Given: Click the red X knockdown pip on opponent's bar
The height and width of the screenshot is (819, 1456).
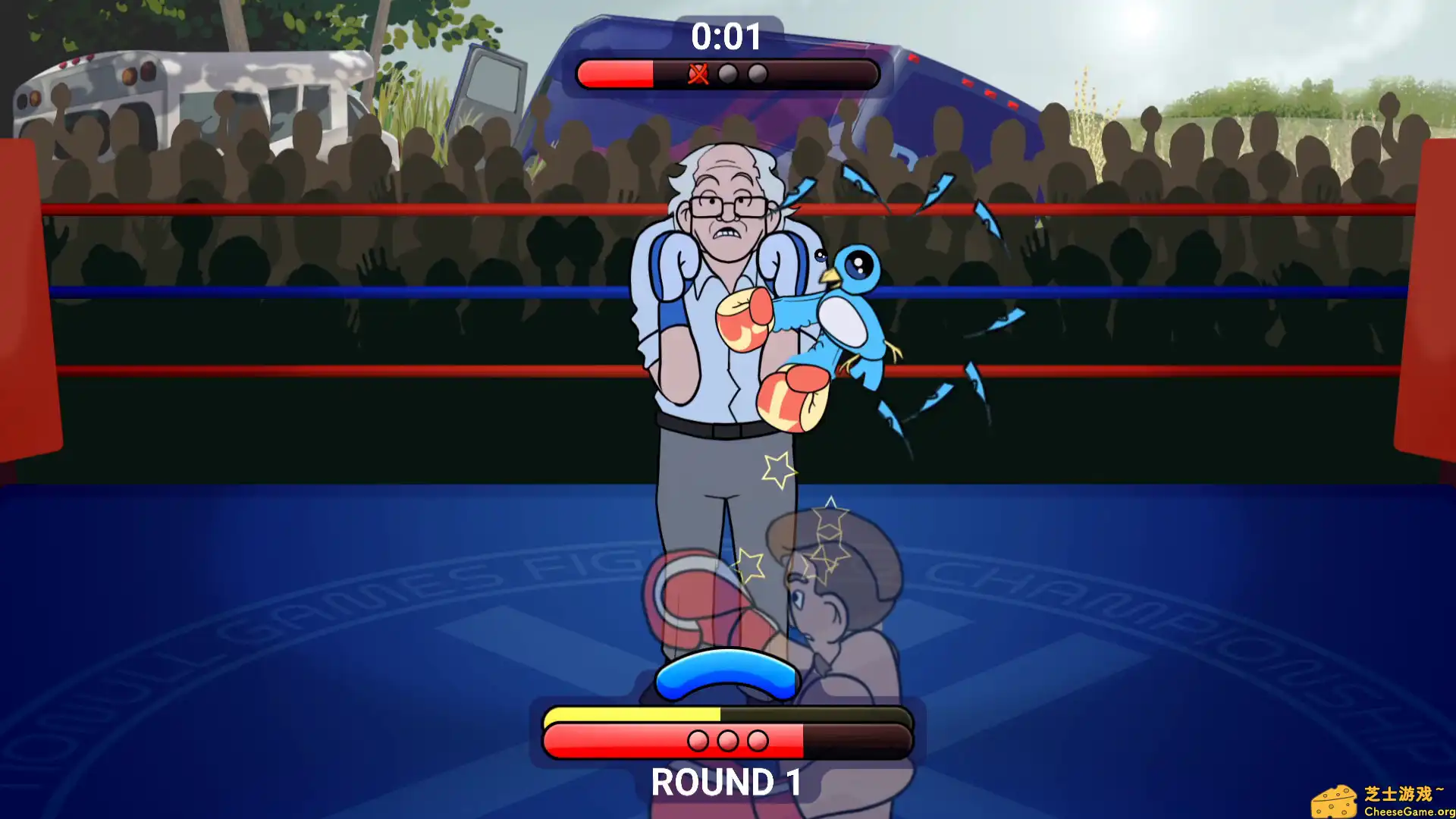Looking at the screenshot, I should coord(698,74).
